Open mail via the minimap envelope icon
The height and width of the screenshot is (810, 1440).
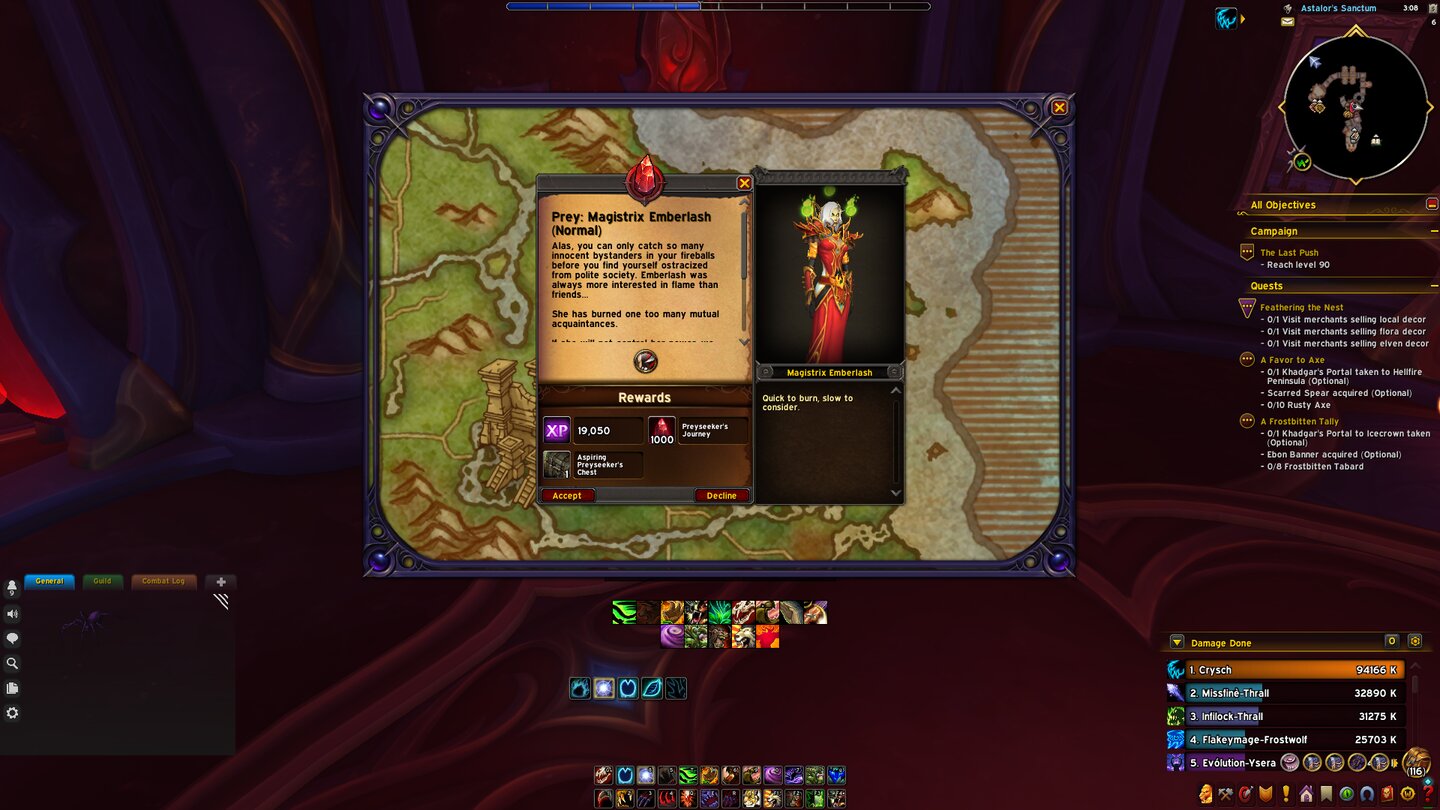(x=1288, y=21)
